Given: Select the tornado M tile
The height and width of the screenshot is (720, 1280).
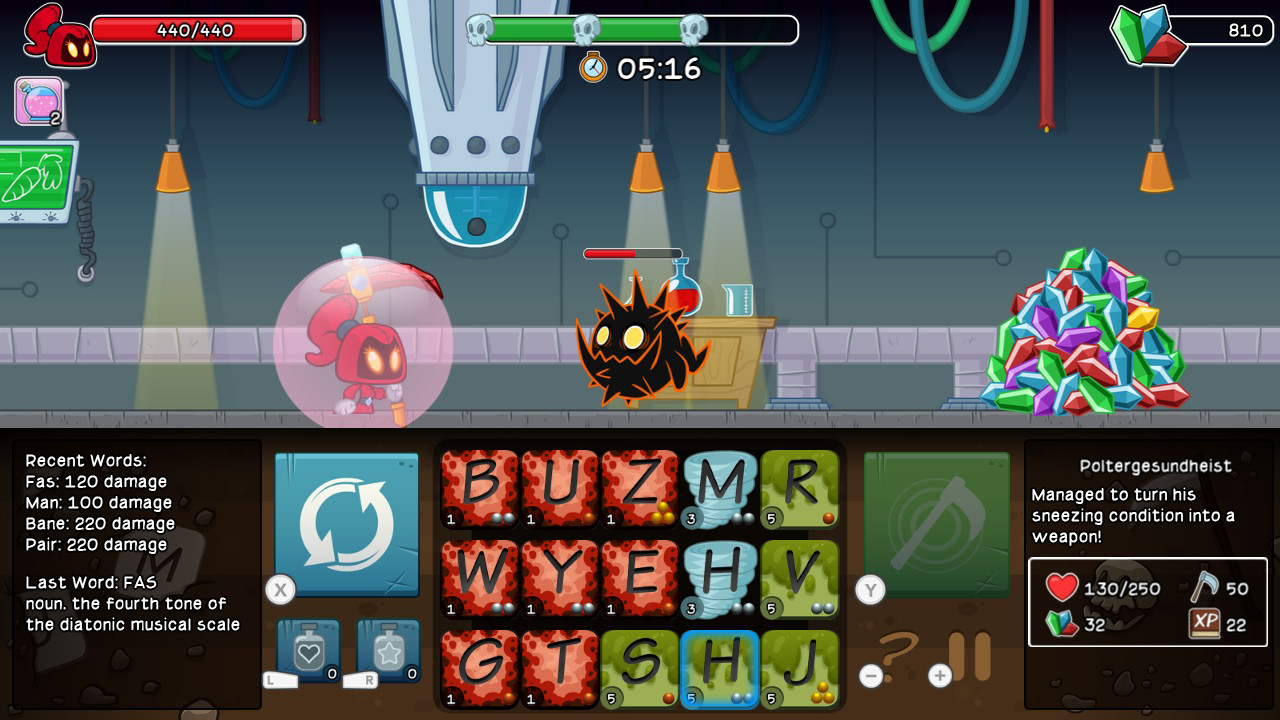Looking at the screenshot, I should tap(719, 490).
